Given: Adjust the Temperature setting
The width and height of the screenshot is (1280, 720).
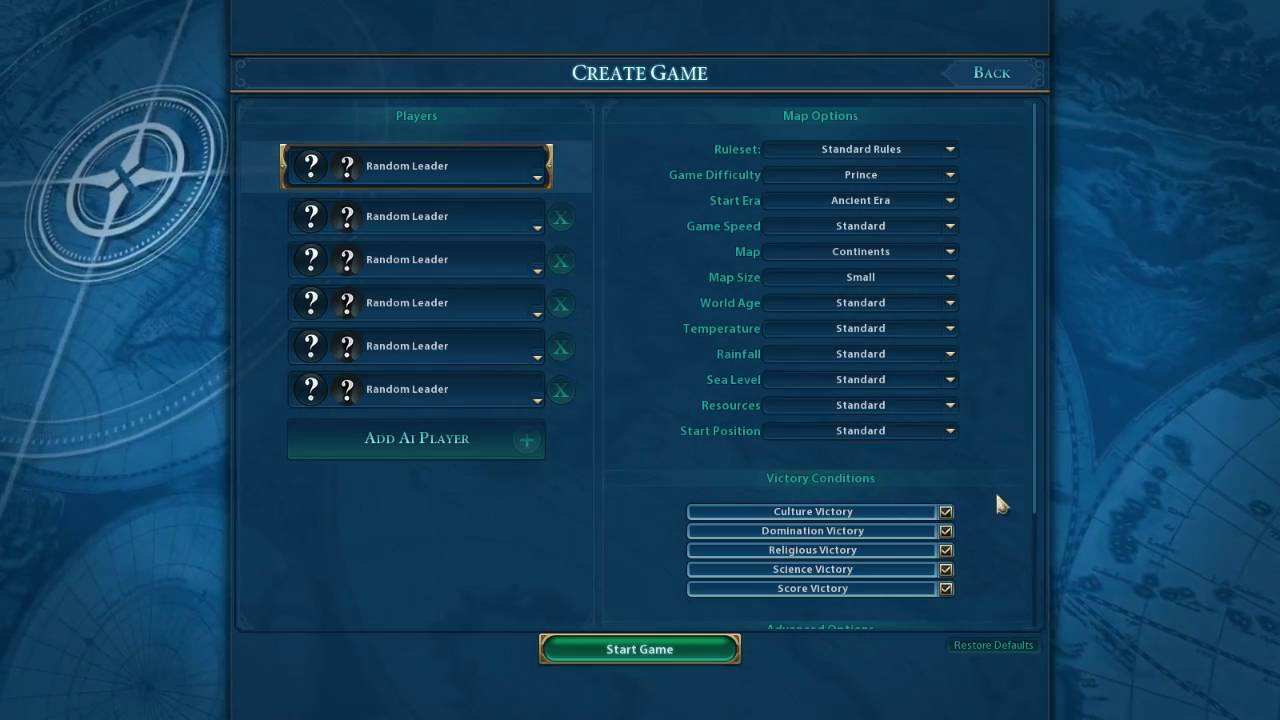Looking at the screenshot, I should coord(861,329).
